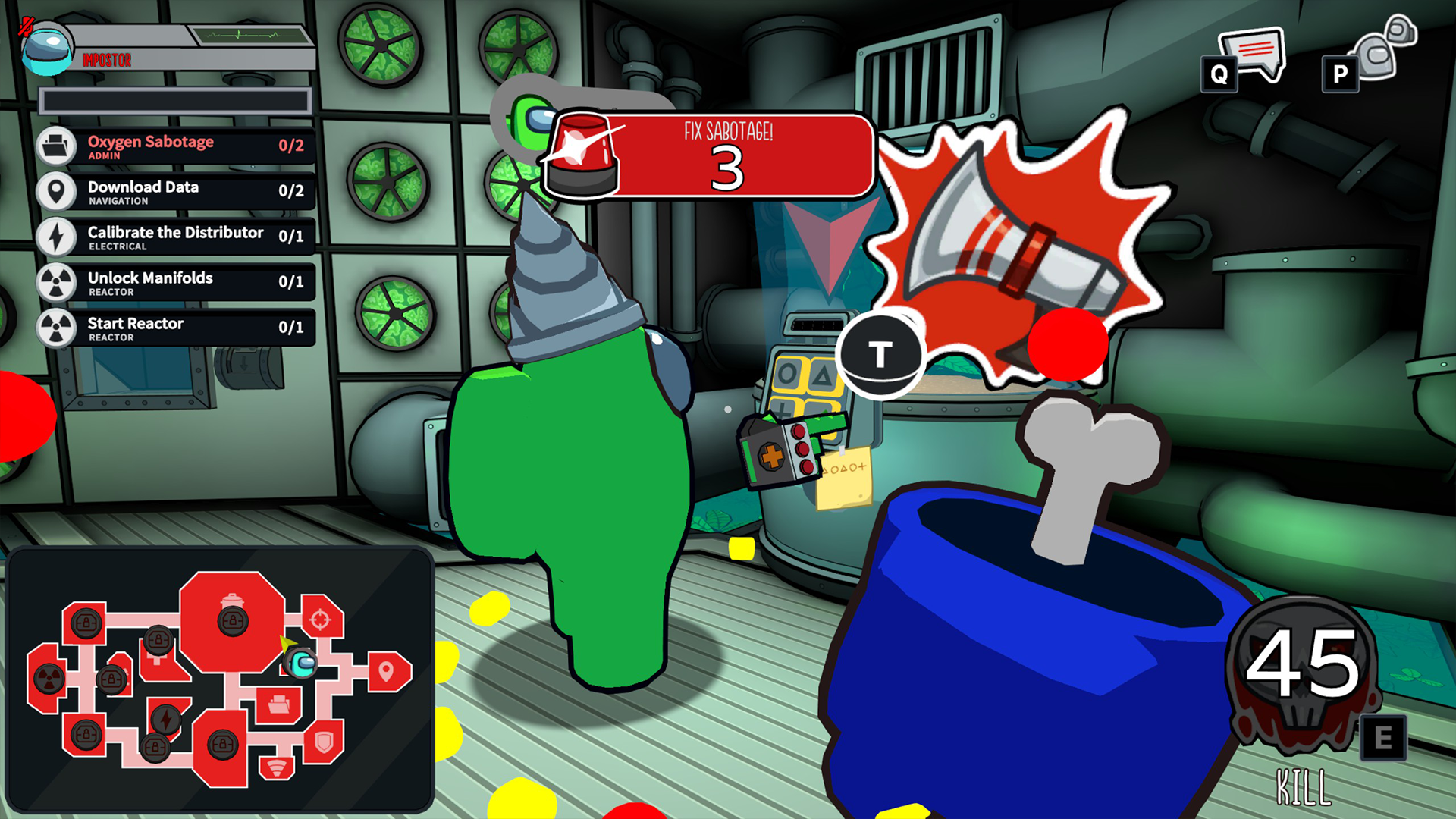
Task: Select the crosshair weapons room on minimap
Action: point(320,620)
